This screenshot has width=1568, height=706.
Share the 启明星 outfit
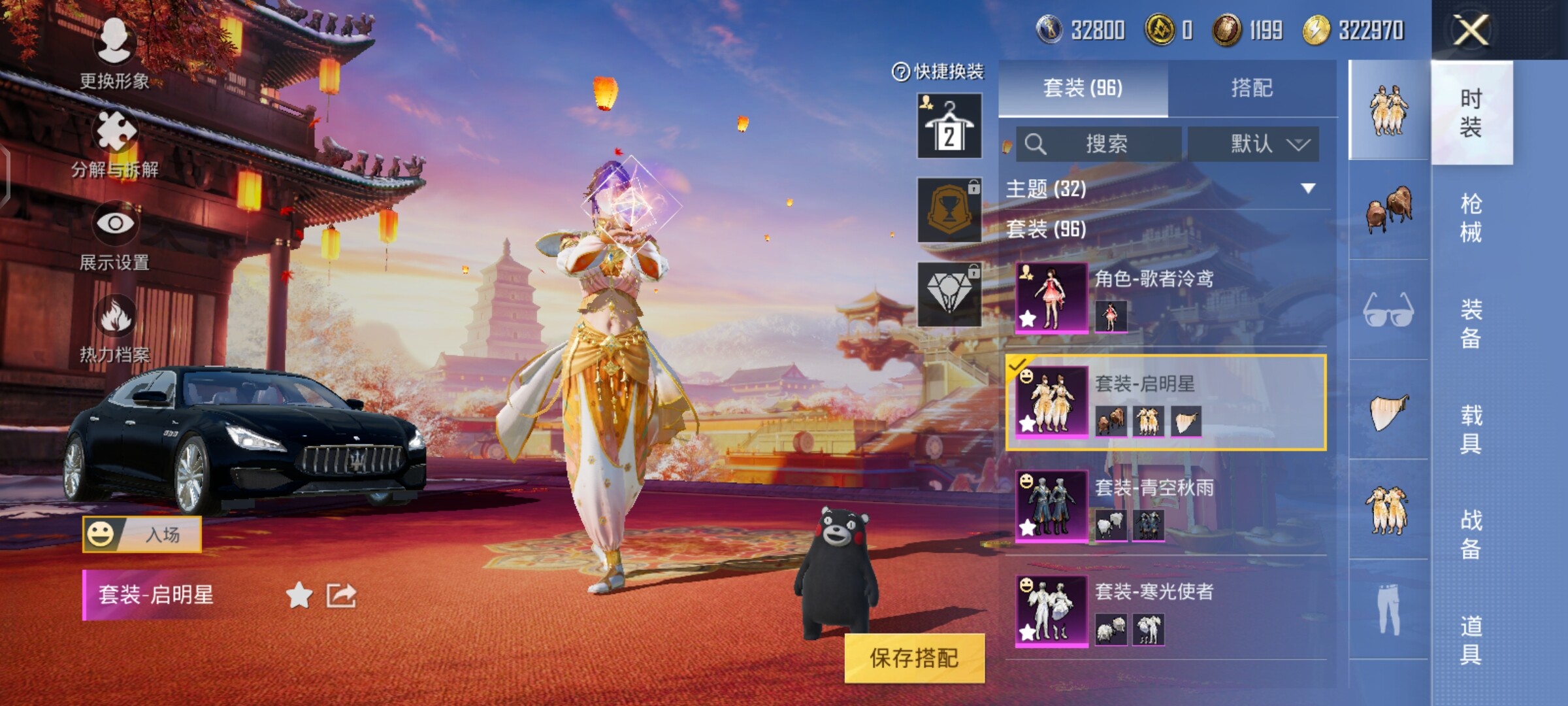tap(341, 595)
